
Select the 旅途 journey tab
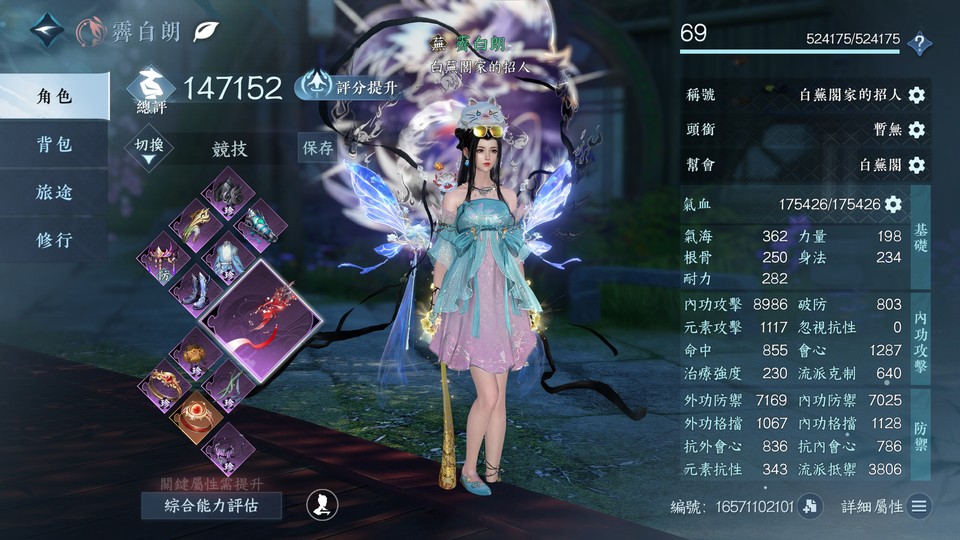(54, 192)
